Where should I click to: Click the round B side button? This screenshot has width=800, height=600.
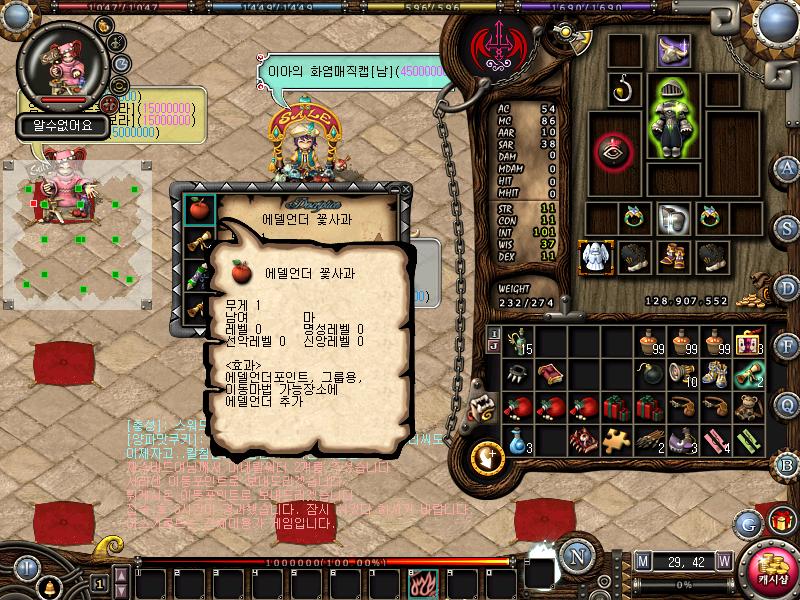(x=788, y=464)
